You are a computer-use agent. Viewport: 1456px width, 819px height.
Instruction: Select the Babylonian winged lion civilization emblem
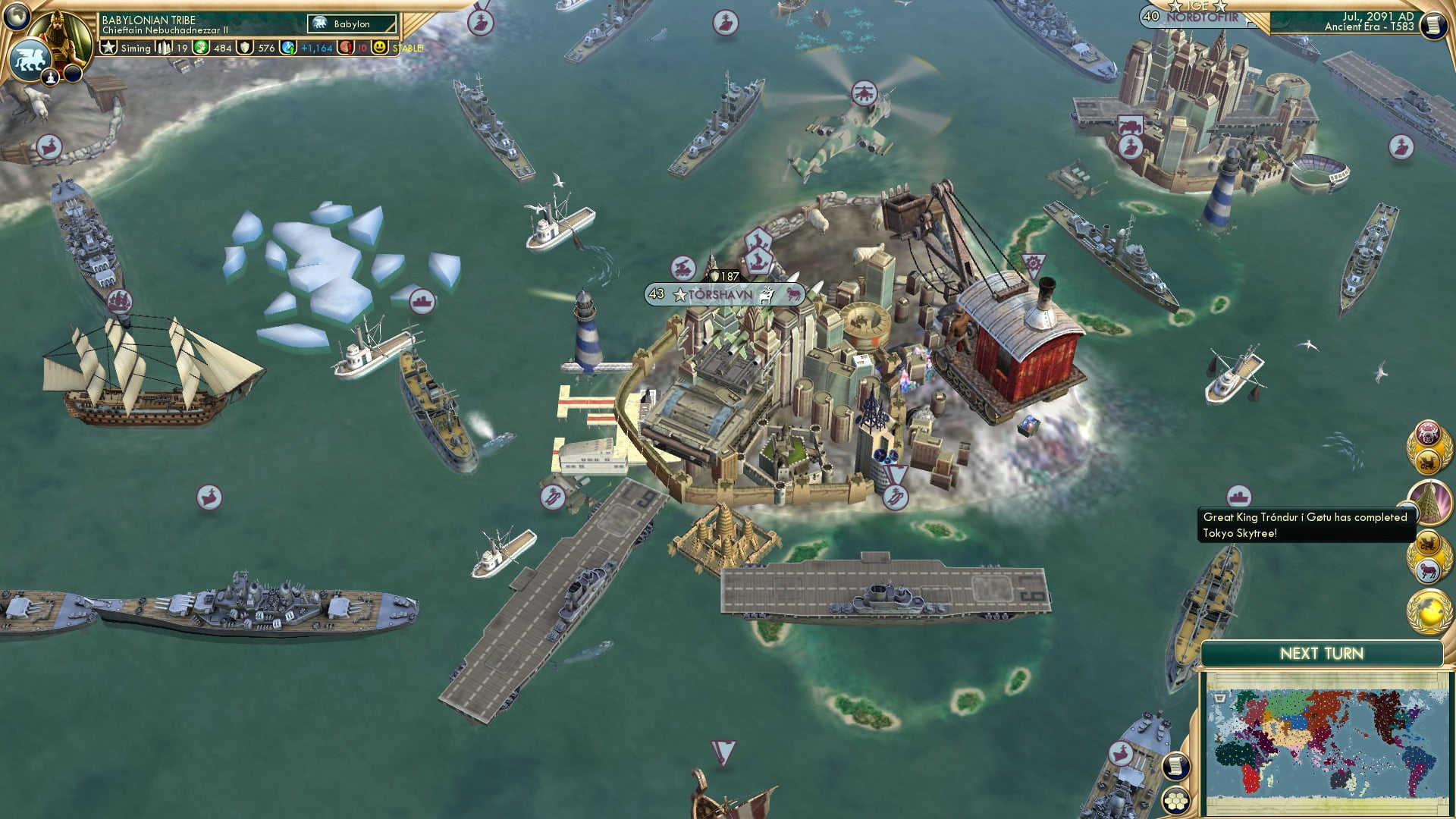31,61
